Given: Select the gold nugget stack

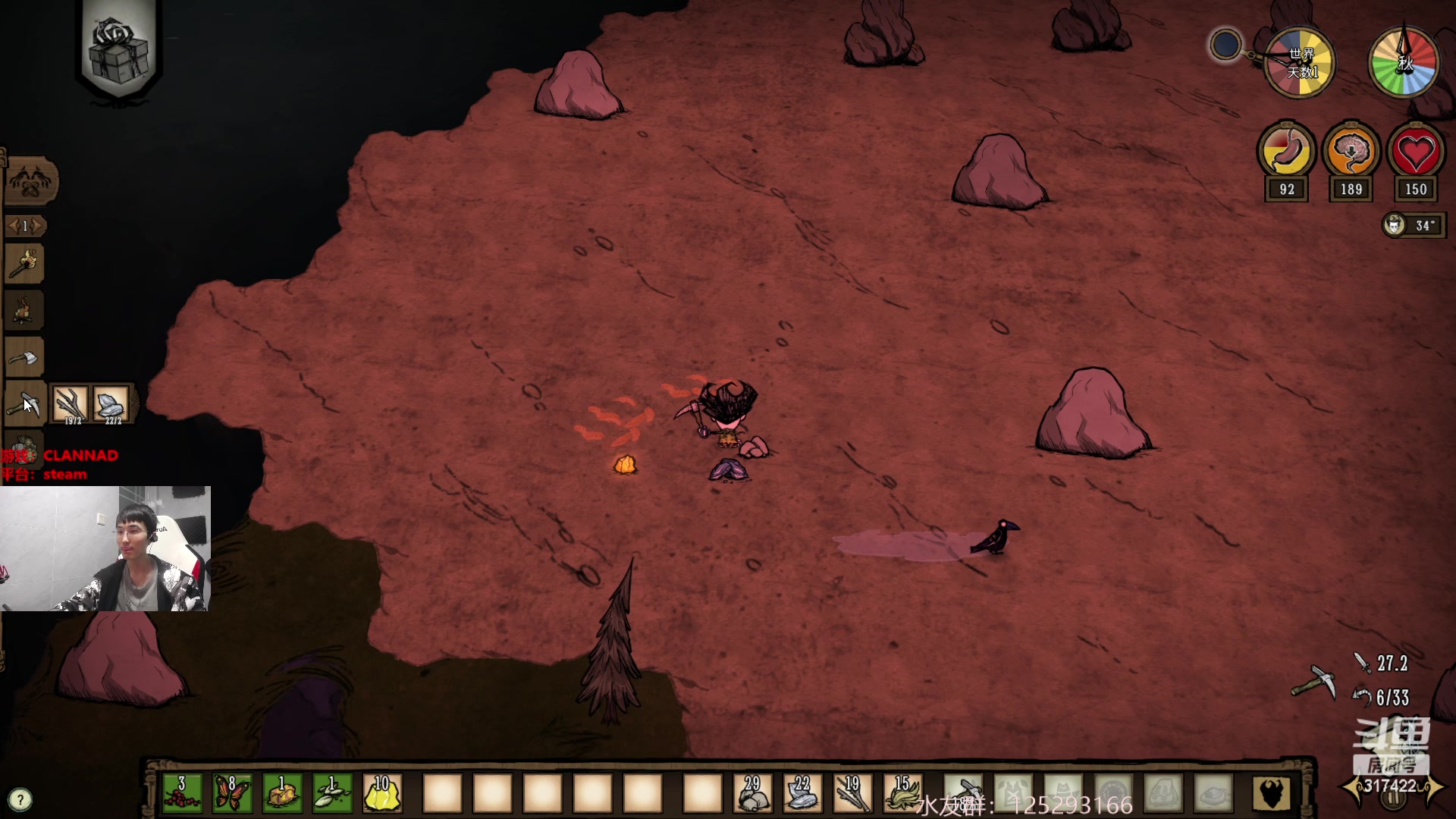Looking at the screenshot, I should [x=382, y=793].
